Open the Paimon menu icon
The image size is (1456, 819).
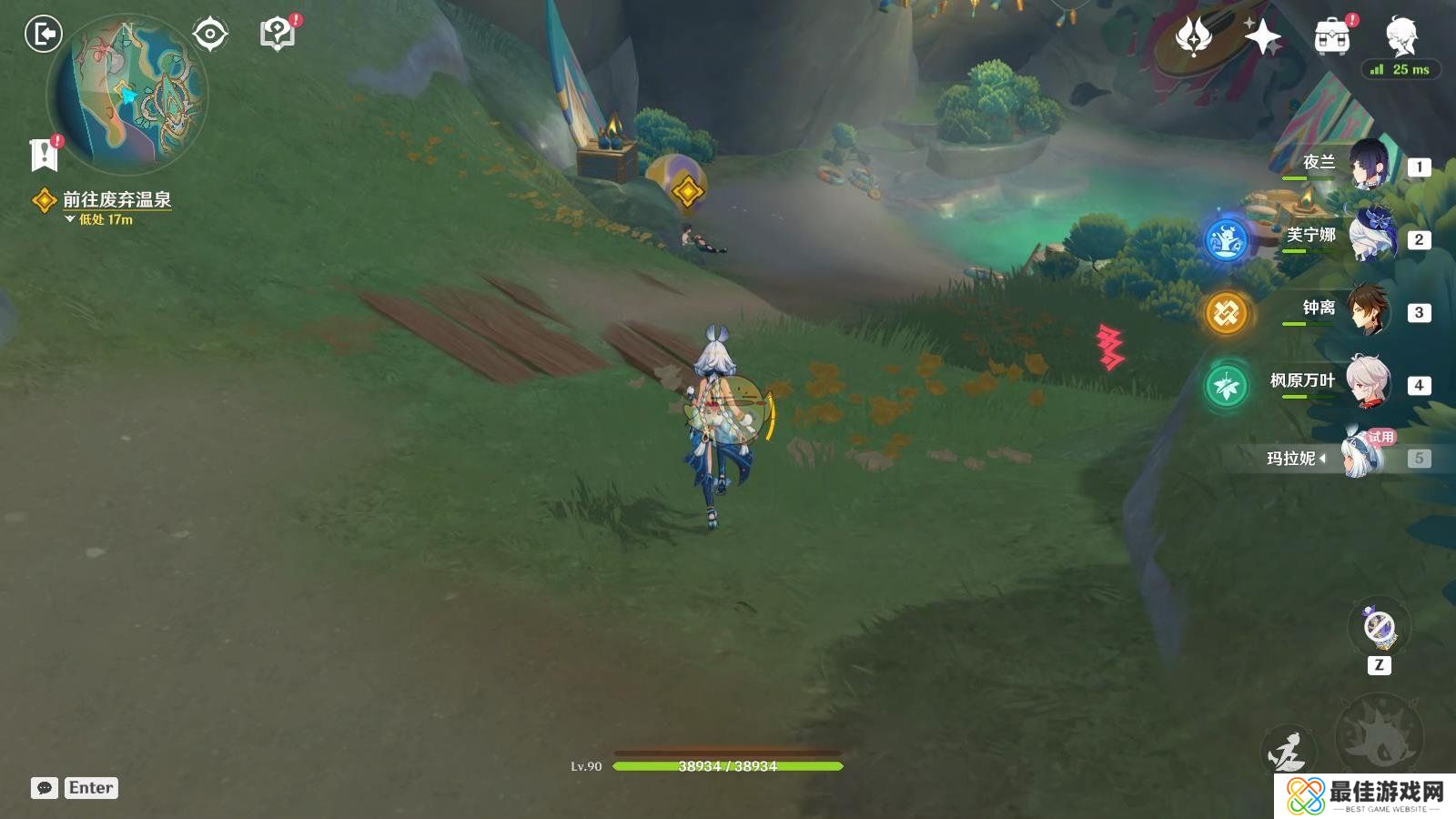tap(1401, 35)
